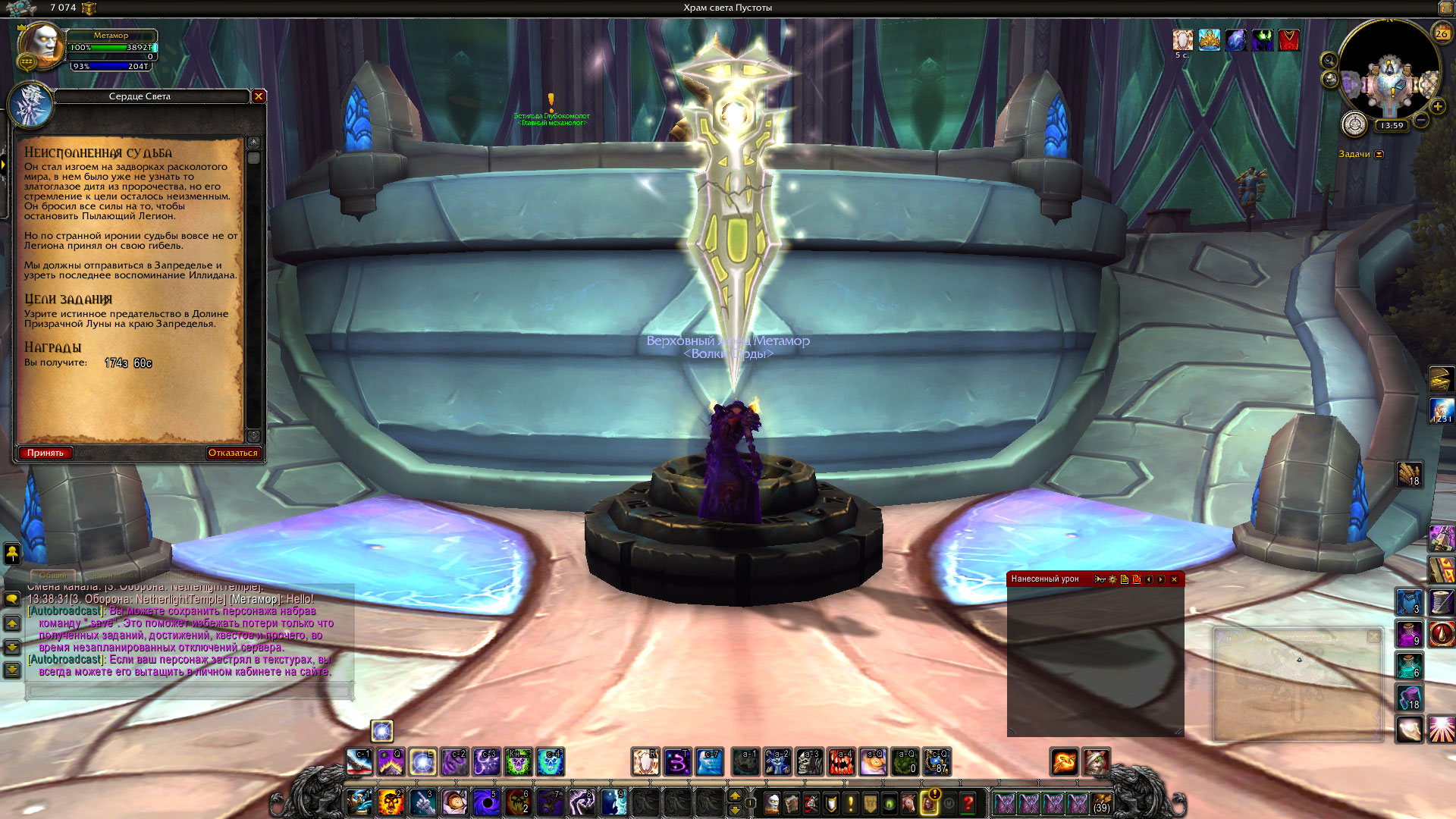Cast the dark void orb spell in slot 5

coord(486,802)
